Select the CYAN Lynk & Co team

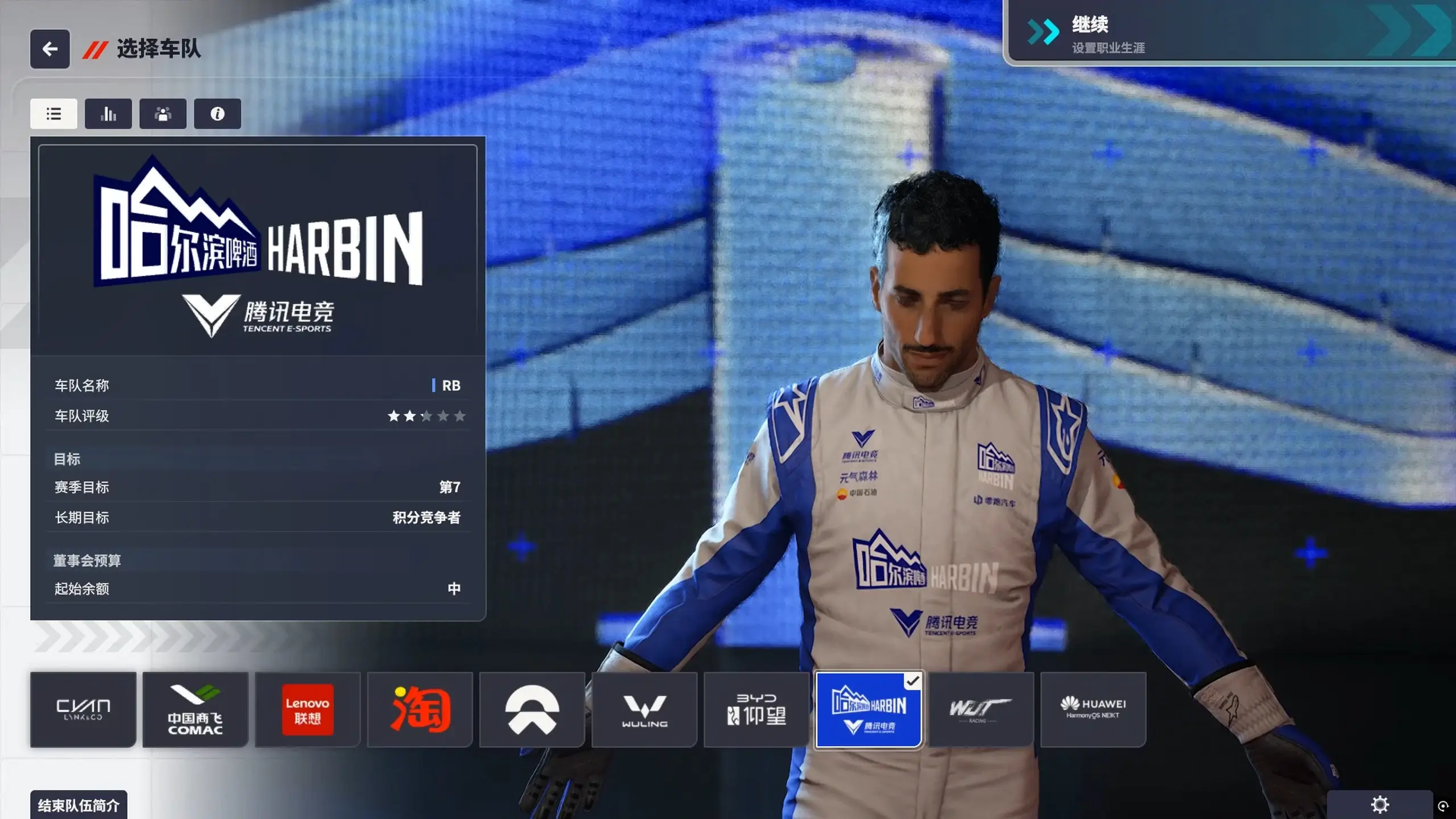83,709
